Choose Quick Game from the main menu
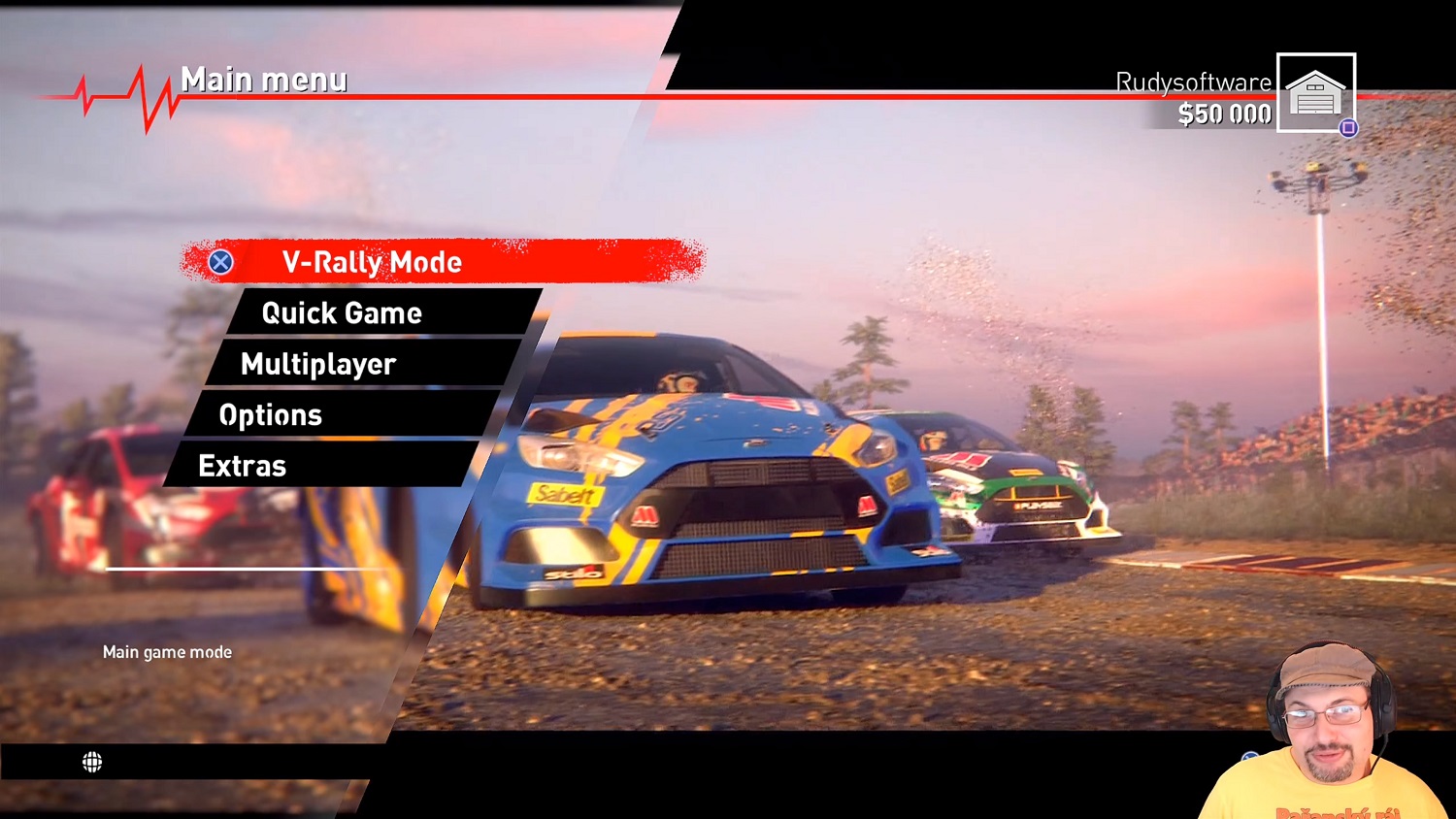1456x819 pixels. (342, 313)
